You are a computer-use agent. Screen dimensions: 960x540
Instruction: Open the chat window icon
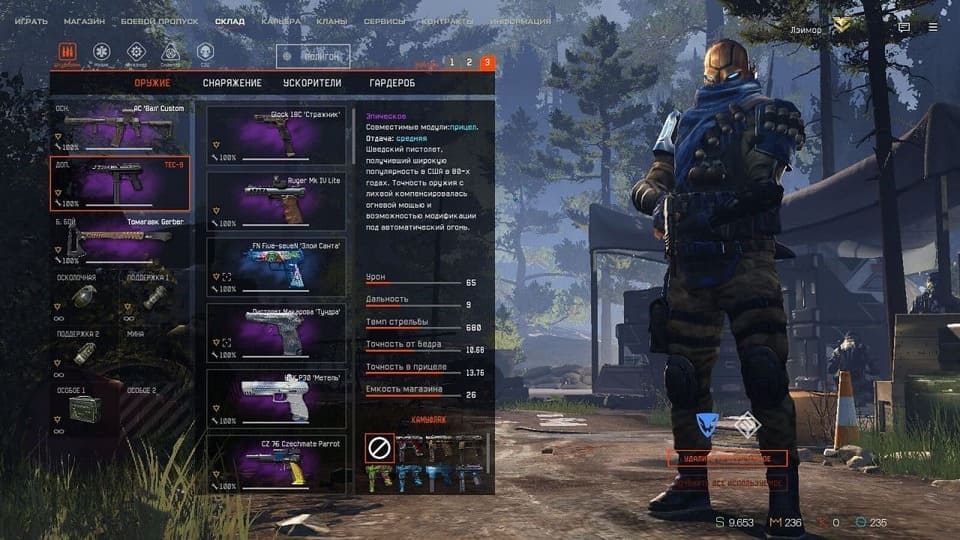point(904,28)
